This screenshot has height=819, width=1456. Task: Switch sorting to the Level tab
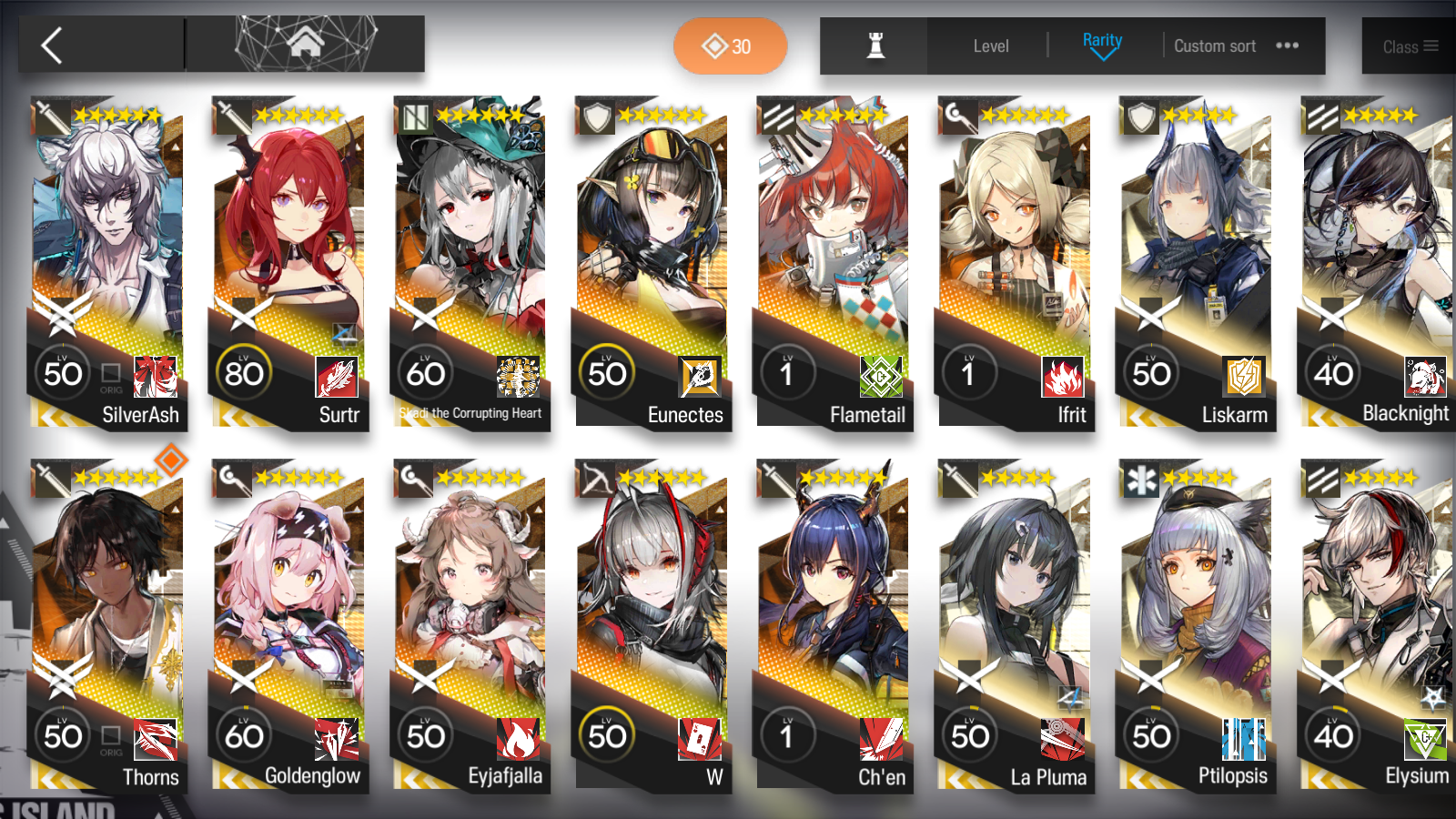point(991,45)
